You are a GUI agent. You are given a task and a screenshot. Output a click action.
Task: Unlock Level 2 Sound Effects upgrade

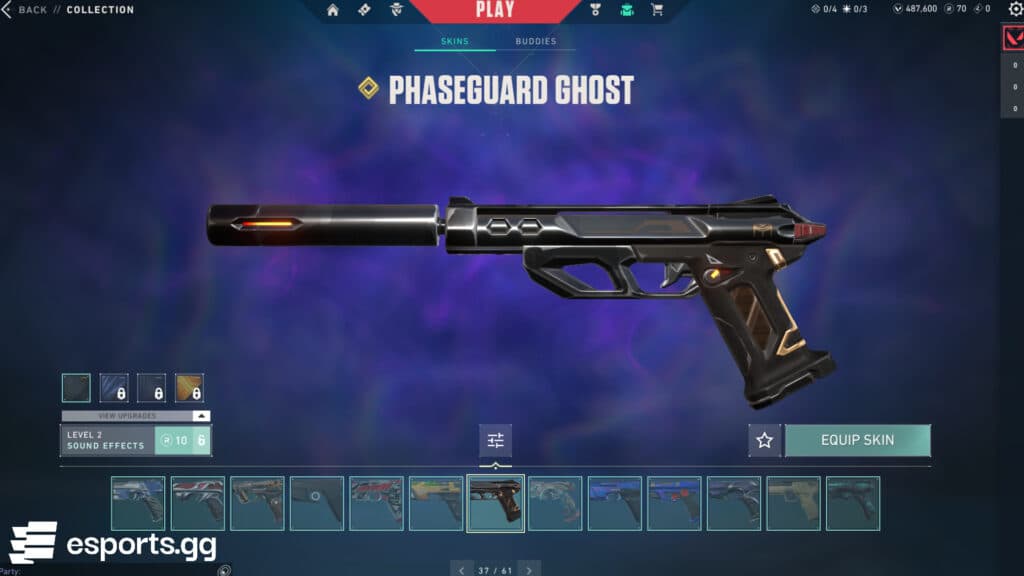point(182,440)
